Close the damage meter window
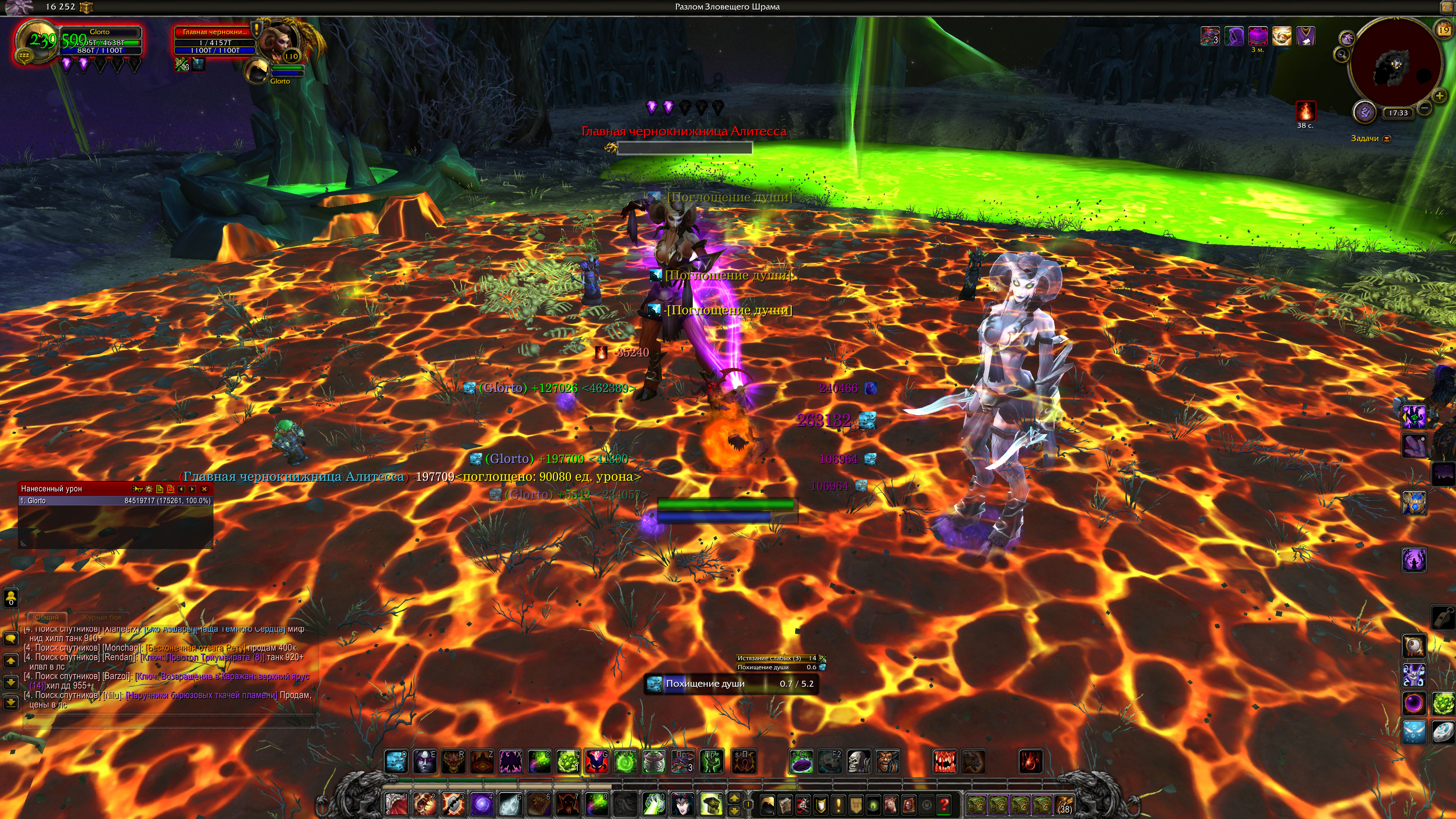 coord(205,489)
